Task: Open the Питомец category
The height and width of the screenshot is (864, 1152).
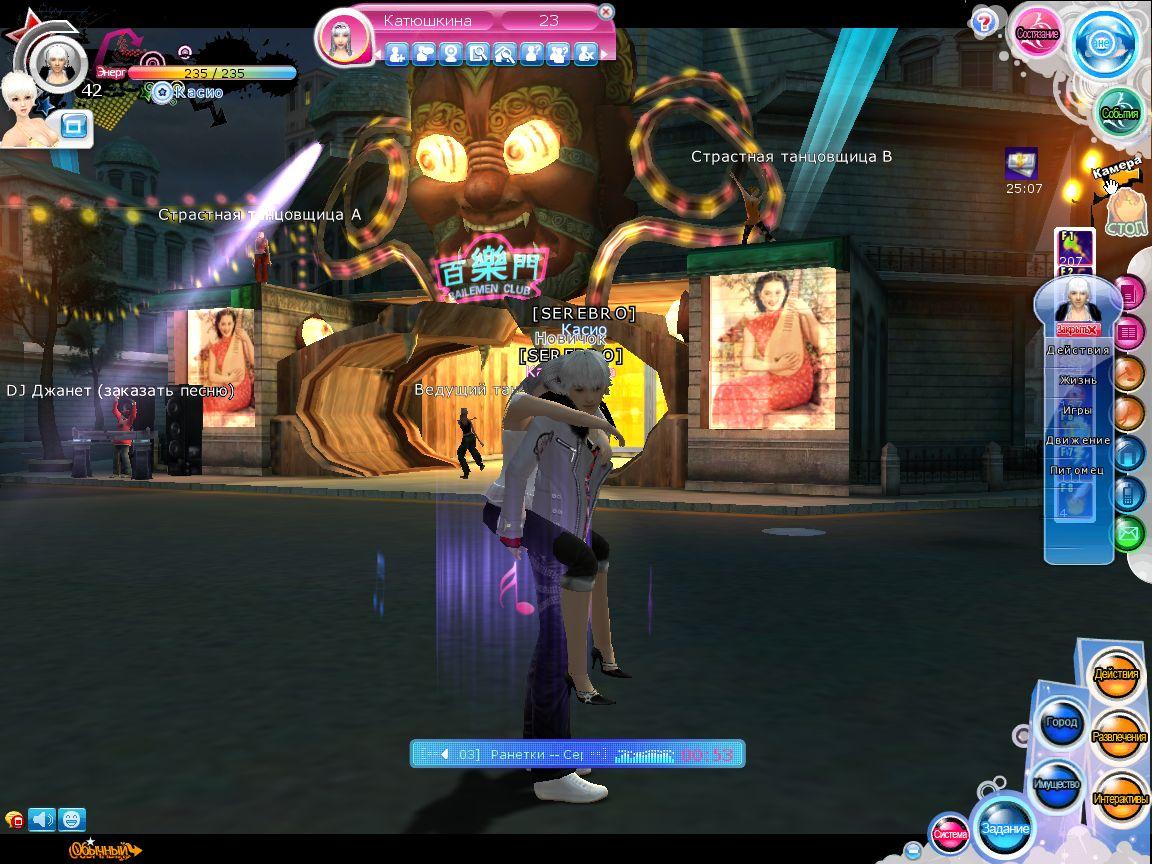Action: pos(1078,470)
